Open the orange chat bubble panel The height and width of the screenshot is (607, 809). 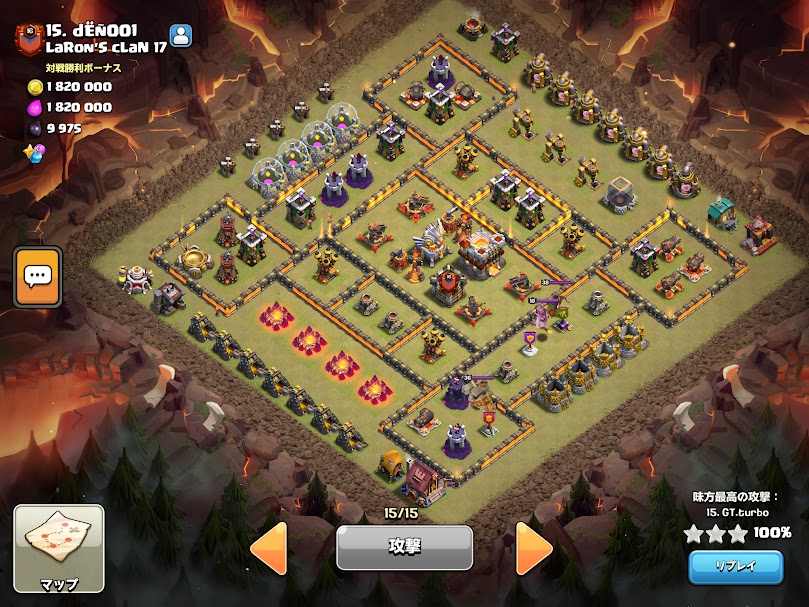coord(38,276)
